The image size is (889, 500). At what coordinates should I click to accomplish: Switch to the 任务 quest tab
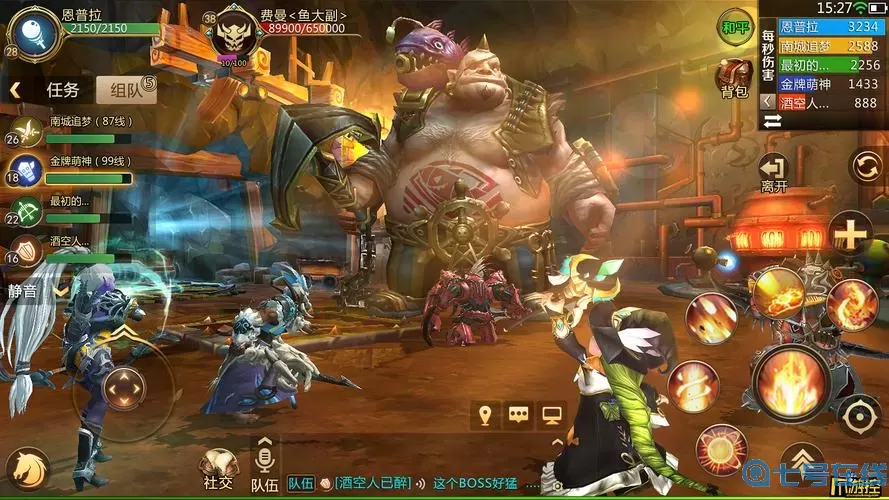62,89
